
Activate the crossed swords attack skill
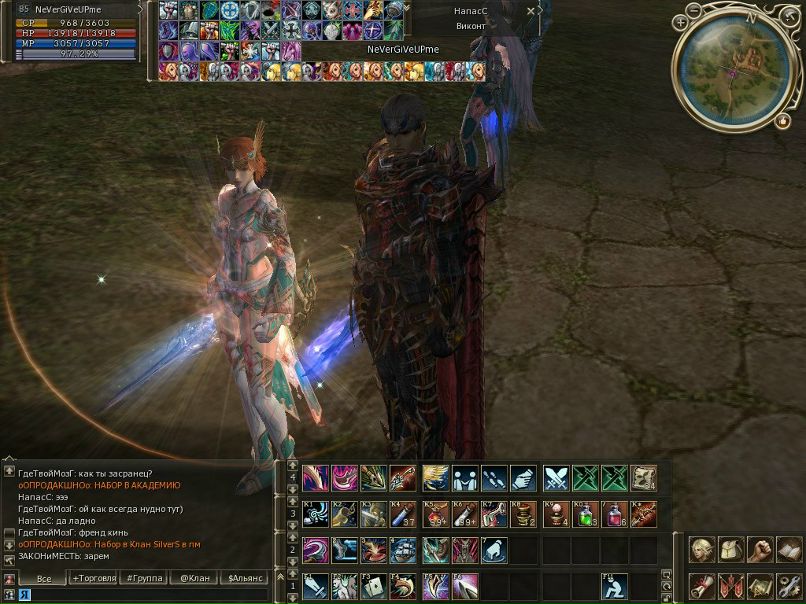click(556, 478)
